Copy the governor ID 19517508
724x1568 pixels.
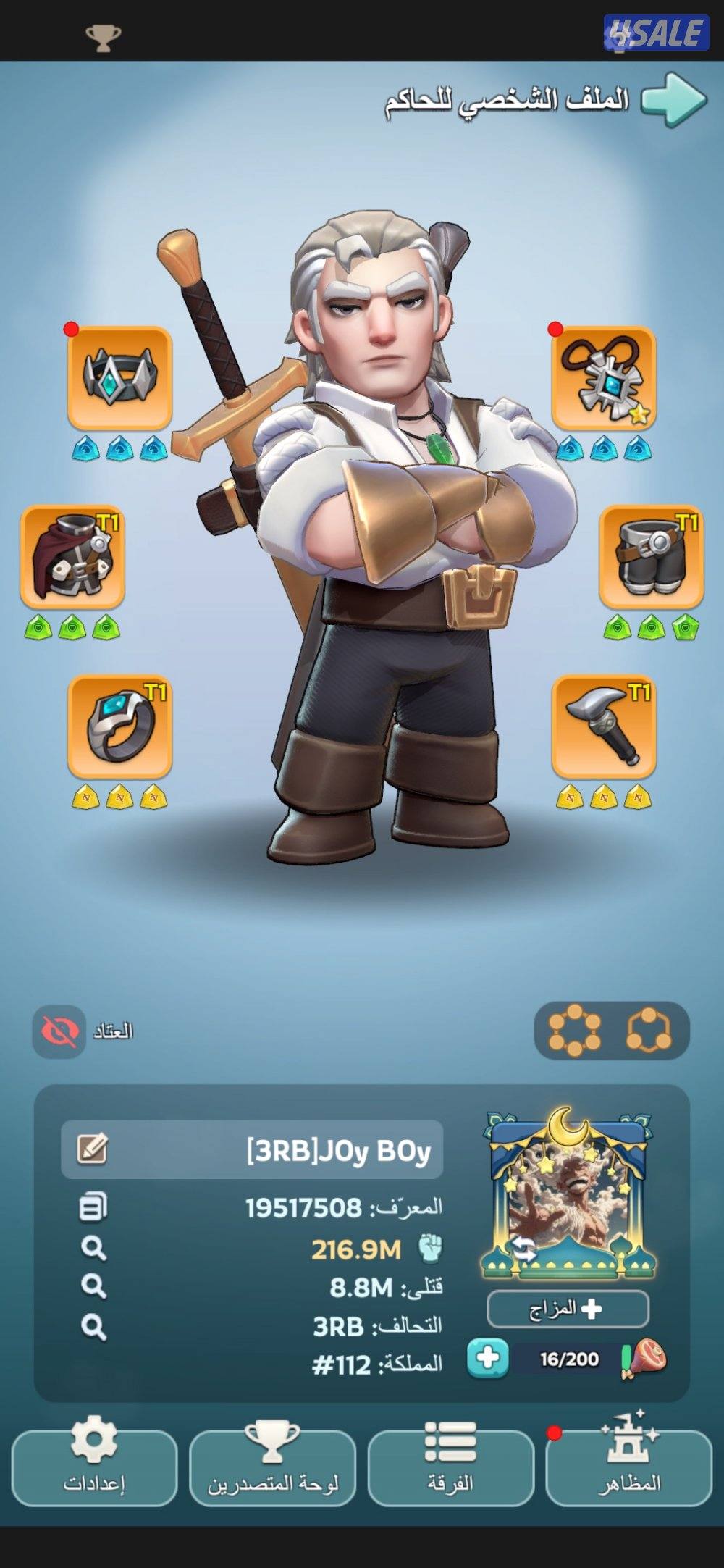click(x=93, y=1207)
